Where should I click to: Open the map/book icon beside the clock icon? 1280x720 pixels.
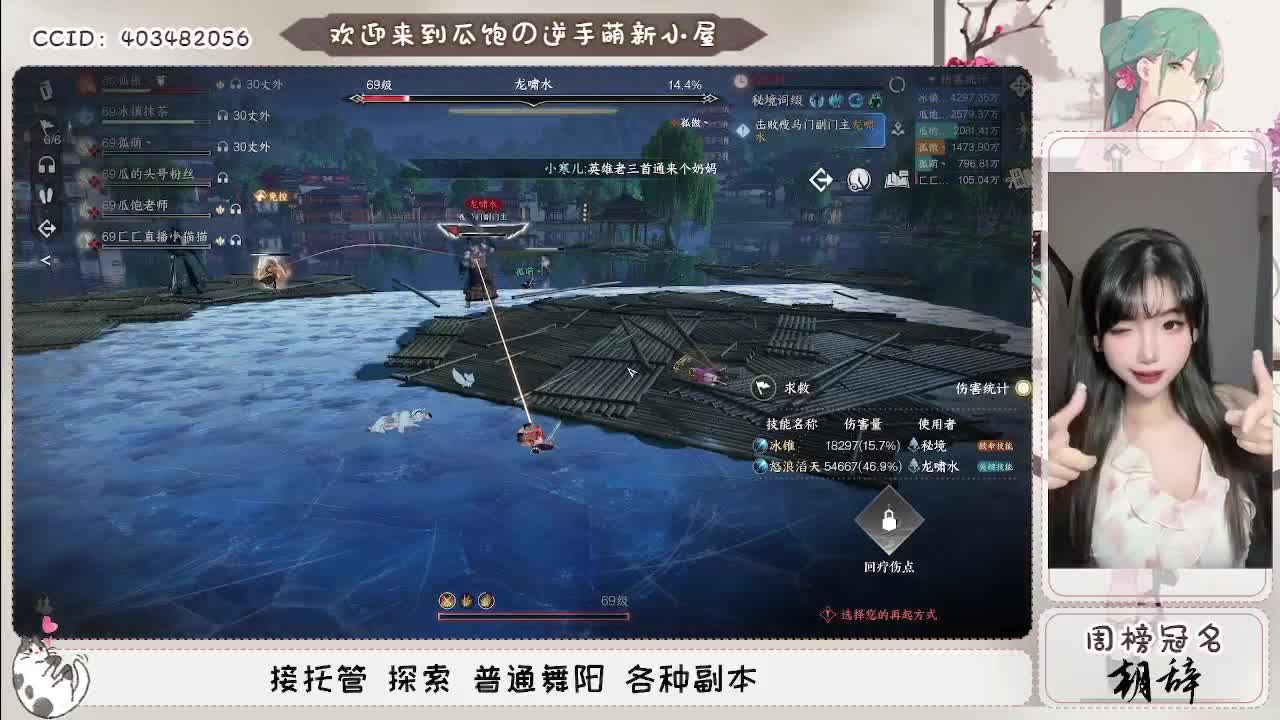tap(896, 179)
